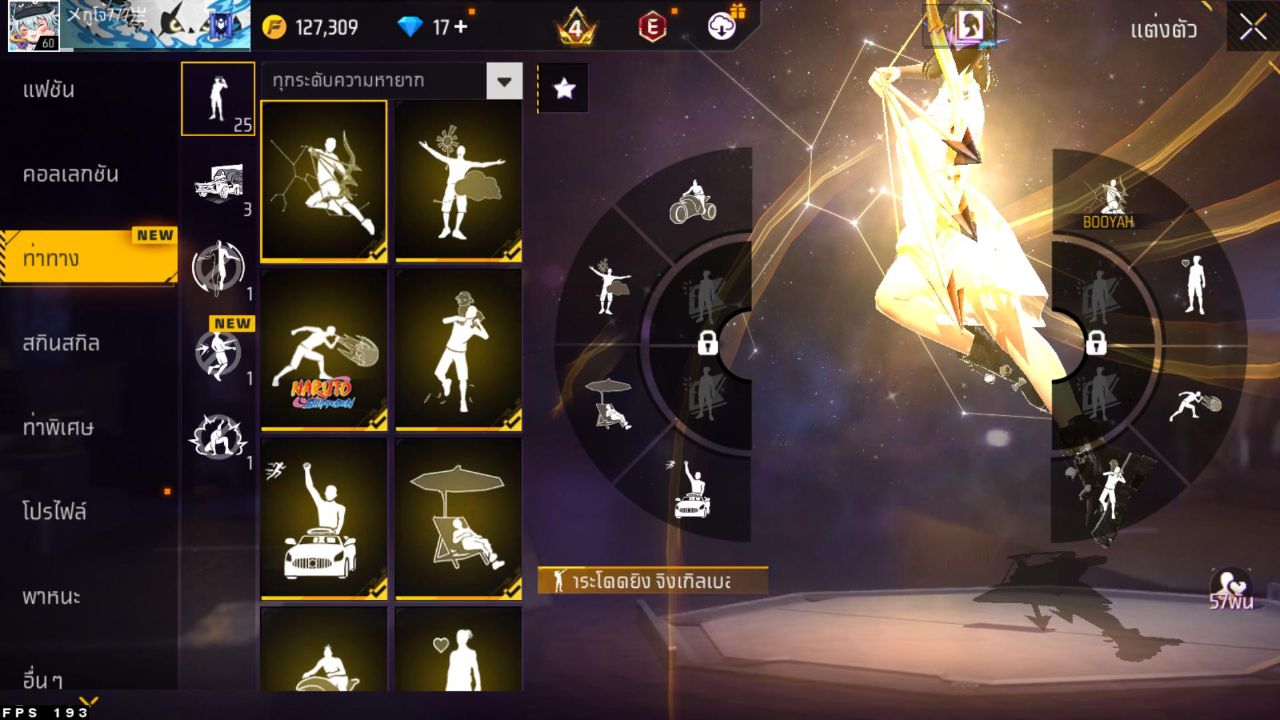Select the couple emote category icon
The width and height of the screenshot is (1280, 720).
[219, 435]
